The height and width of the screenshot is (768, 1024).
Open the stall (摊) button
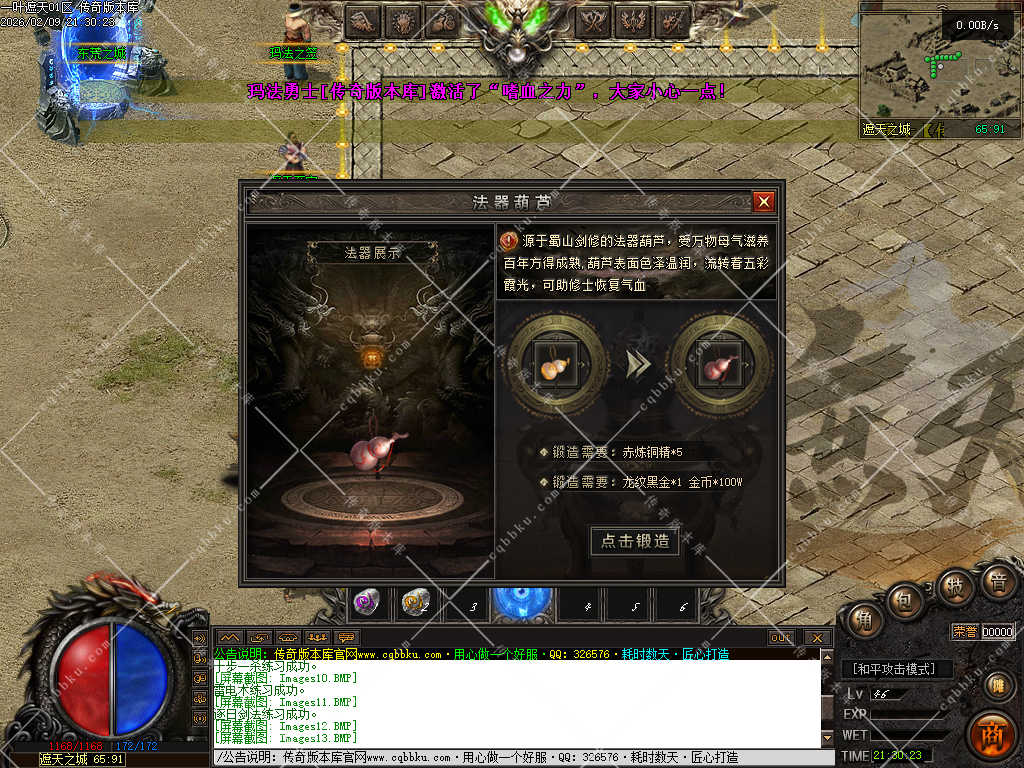coord(996,685)
